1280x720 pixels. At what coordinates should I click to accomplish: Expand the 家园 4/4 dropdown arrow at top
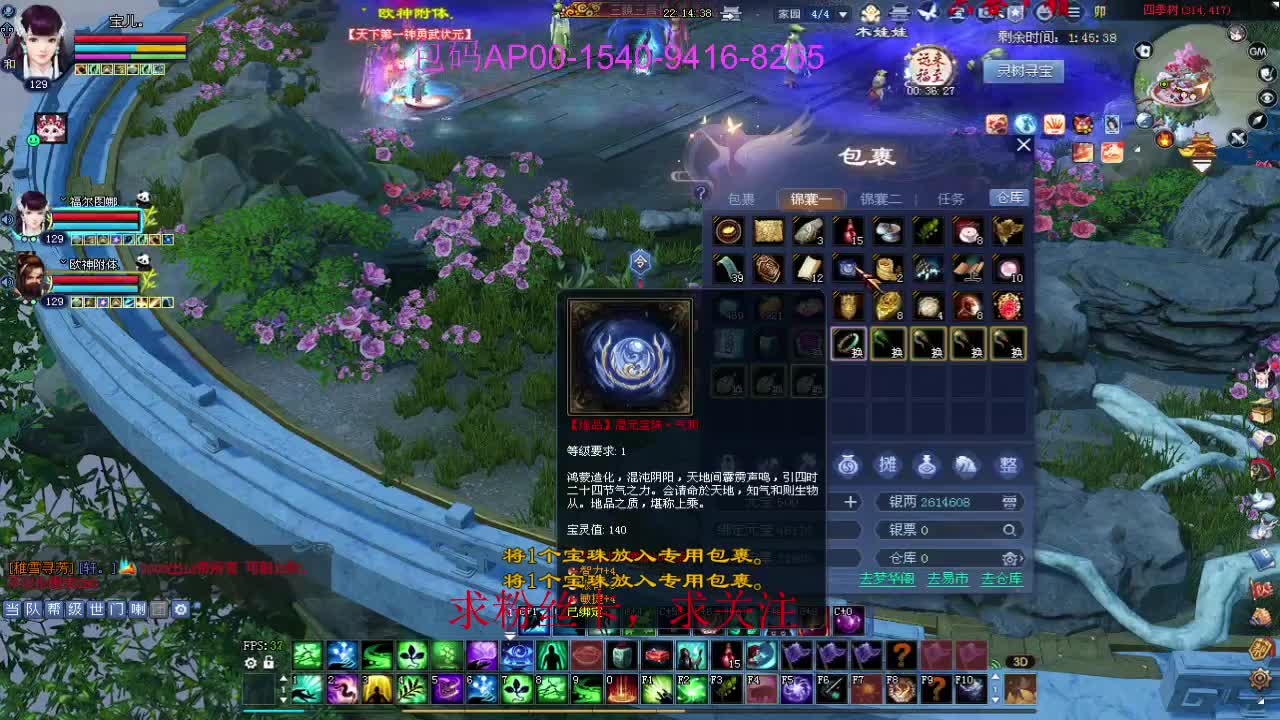(843, 14)
